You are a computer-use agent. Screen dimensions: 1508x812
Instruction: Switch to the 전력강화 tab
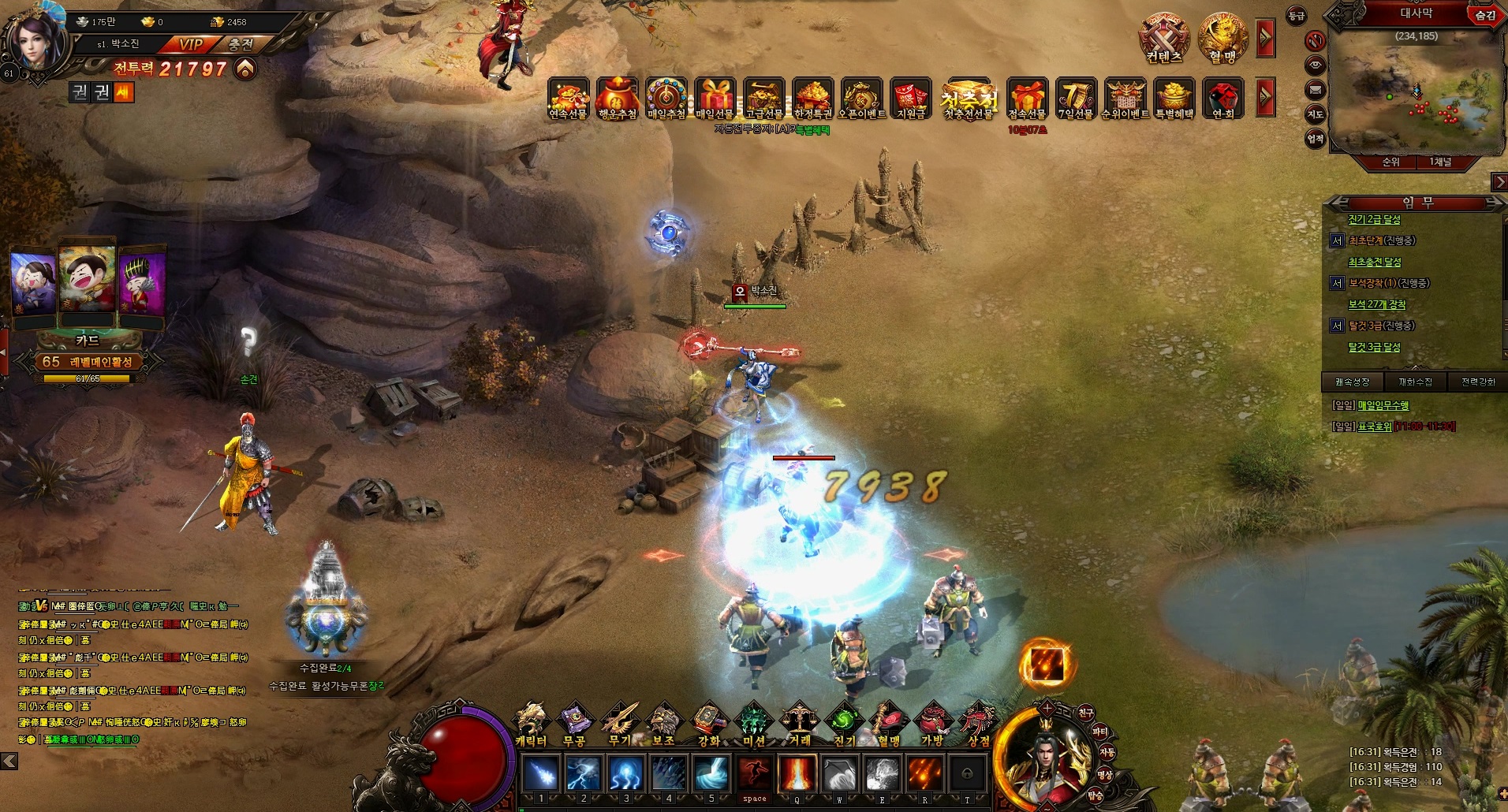click(x=1478, y=382)
